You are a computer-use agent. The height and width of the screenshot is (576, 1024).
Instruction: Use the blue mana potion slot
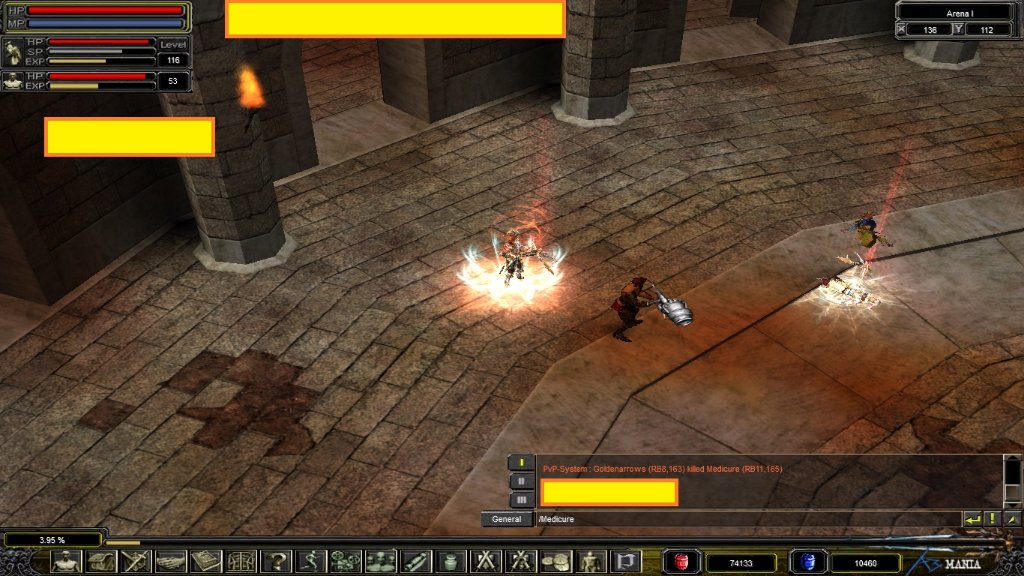click(808, 562)
